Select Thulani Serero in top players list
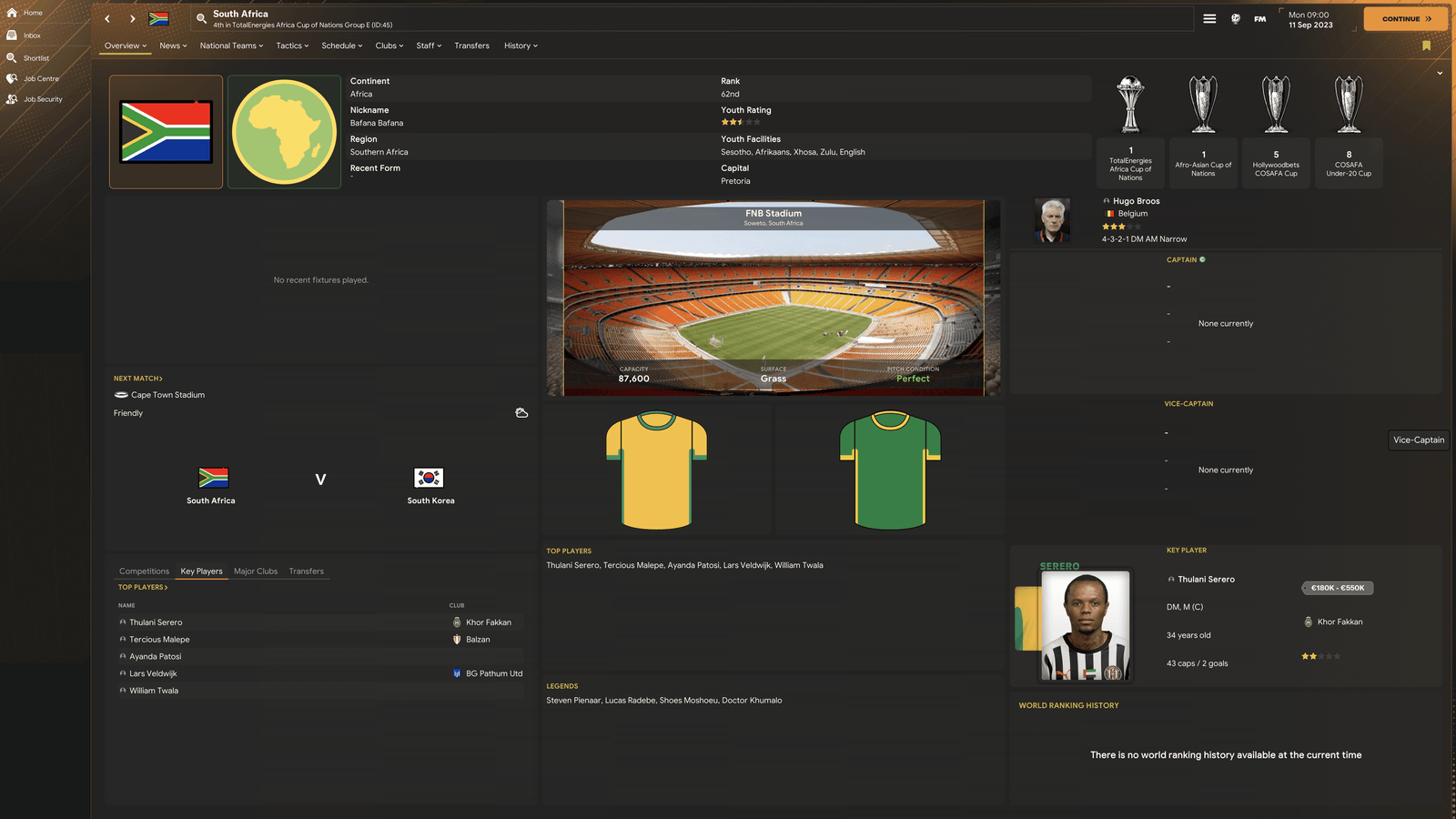 pyautogui.click(x=156, y=622)
